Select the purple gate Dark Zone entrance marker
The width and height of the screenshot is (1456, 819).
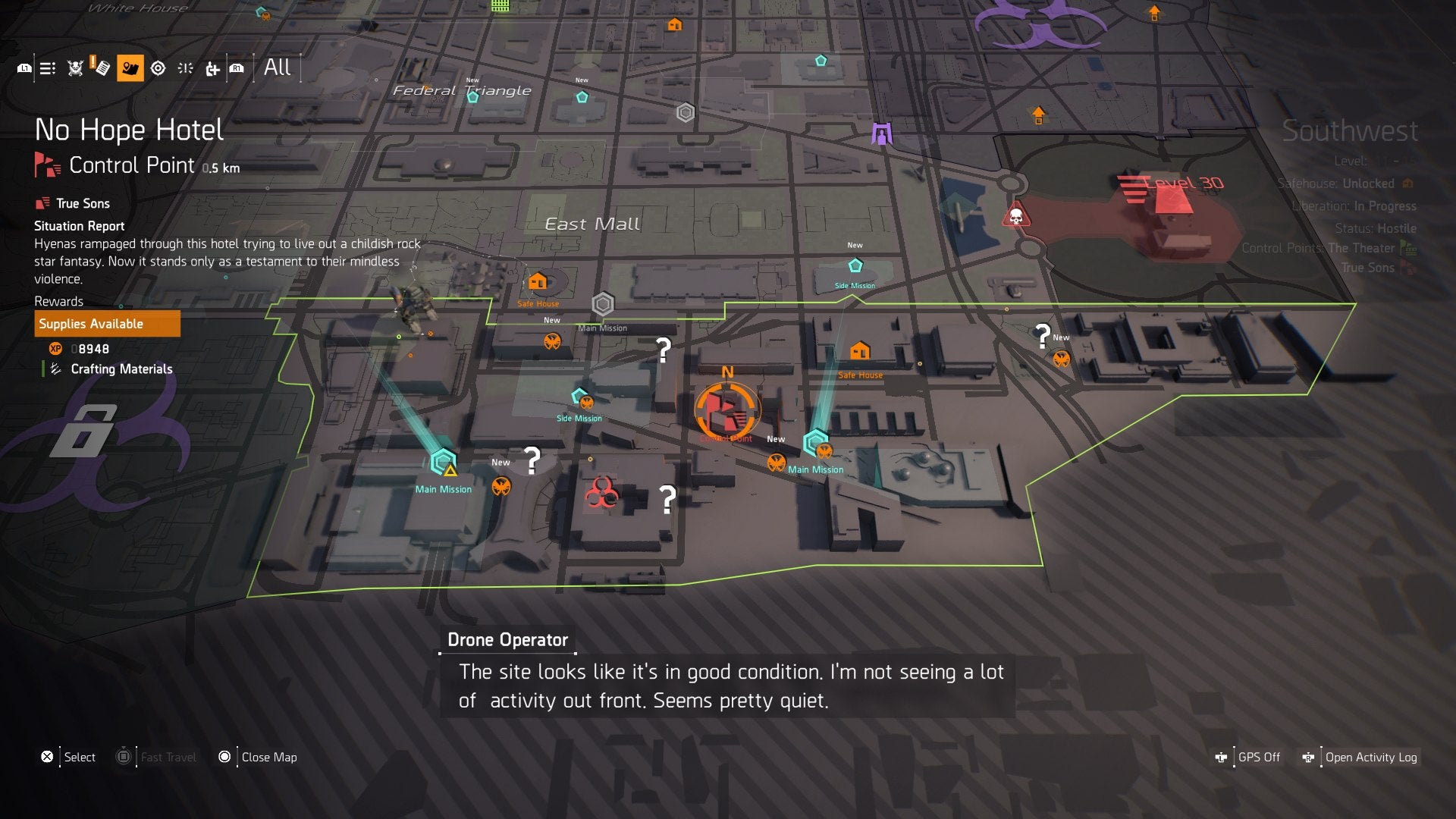(x=881, y=134)
